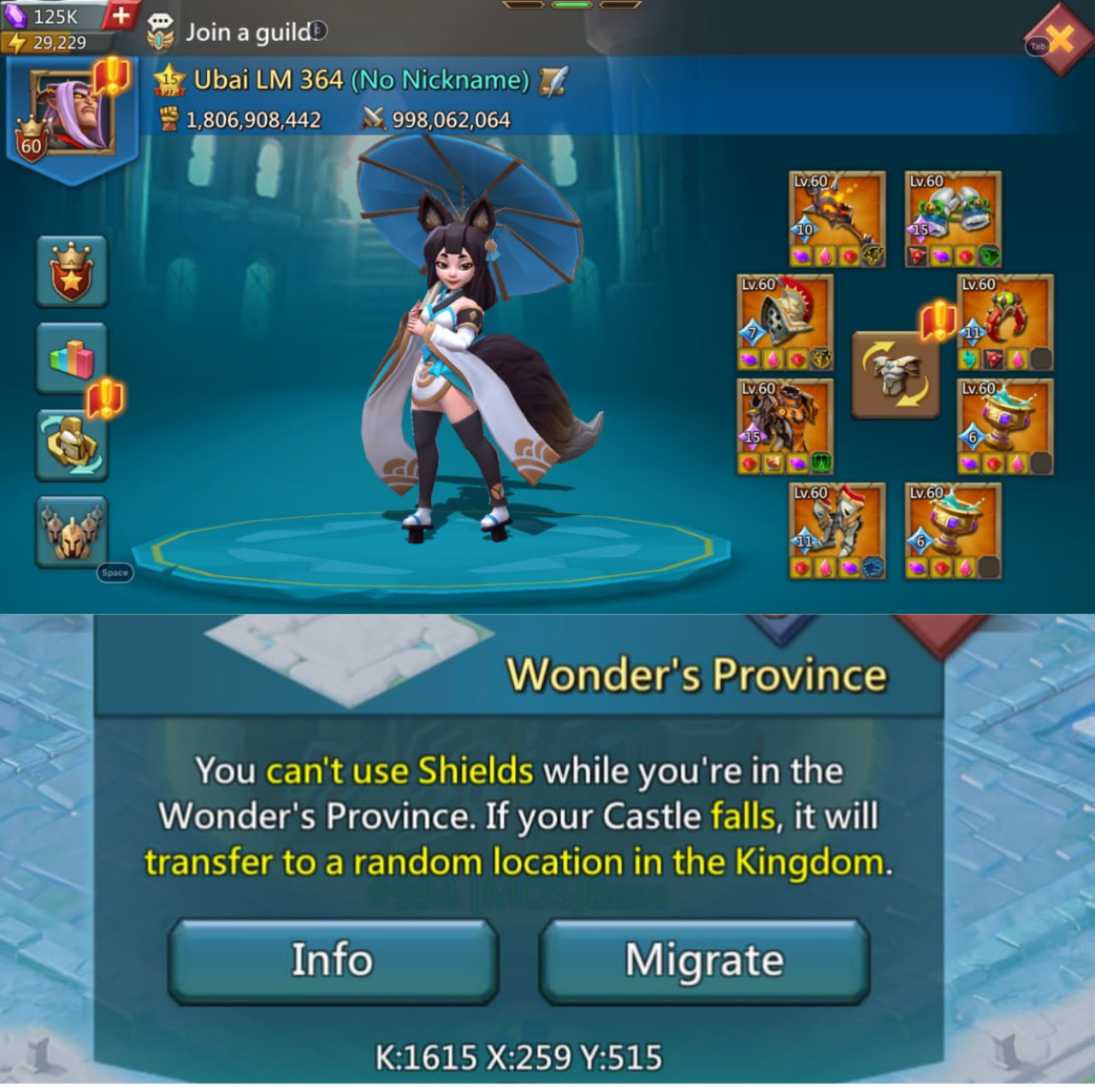
Task: Add gems with the red plus button
Action: point(121,15)
